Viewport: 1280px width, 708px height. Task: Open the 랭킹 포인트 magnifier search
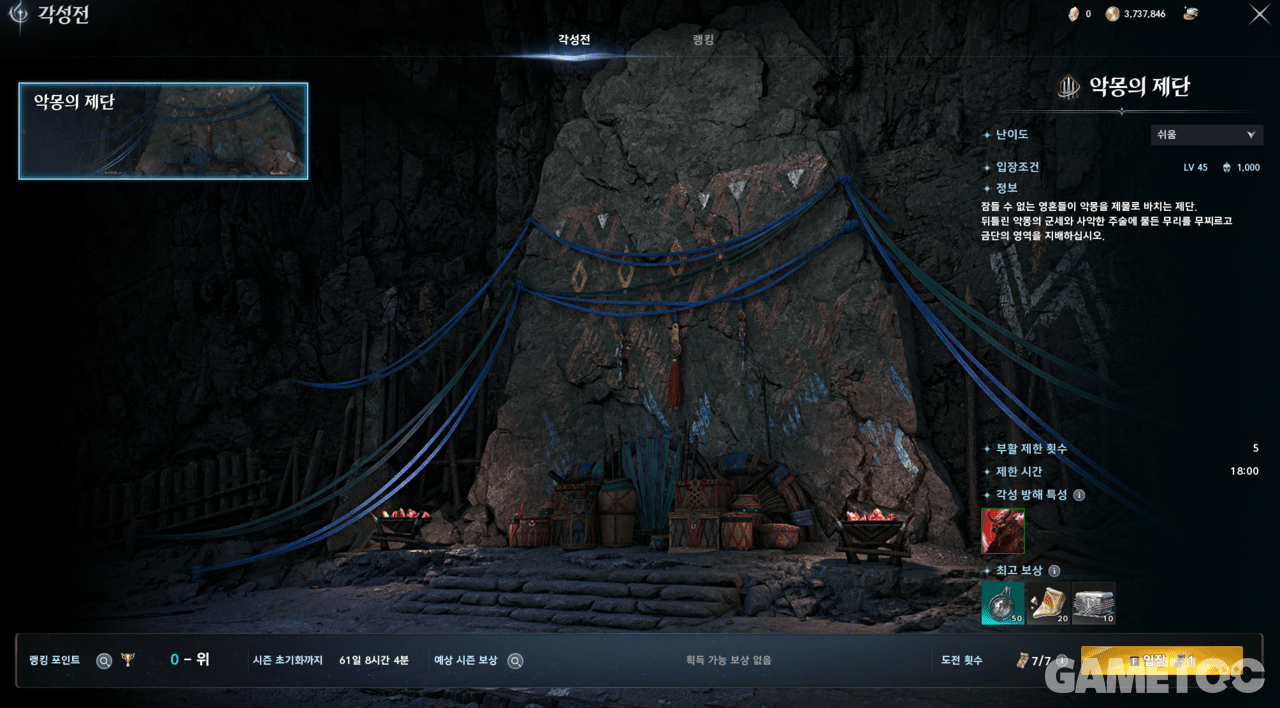click(x=104, y=661)
